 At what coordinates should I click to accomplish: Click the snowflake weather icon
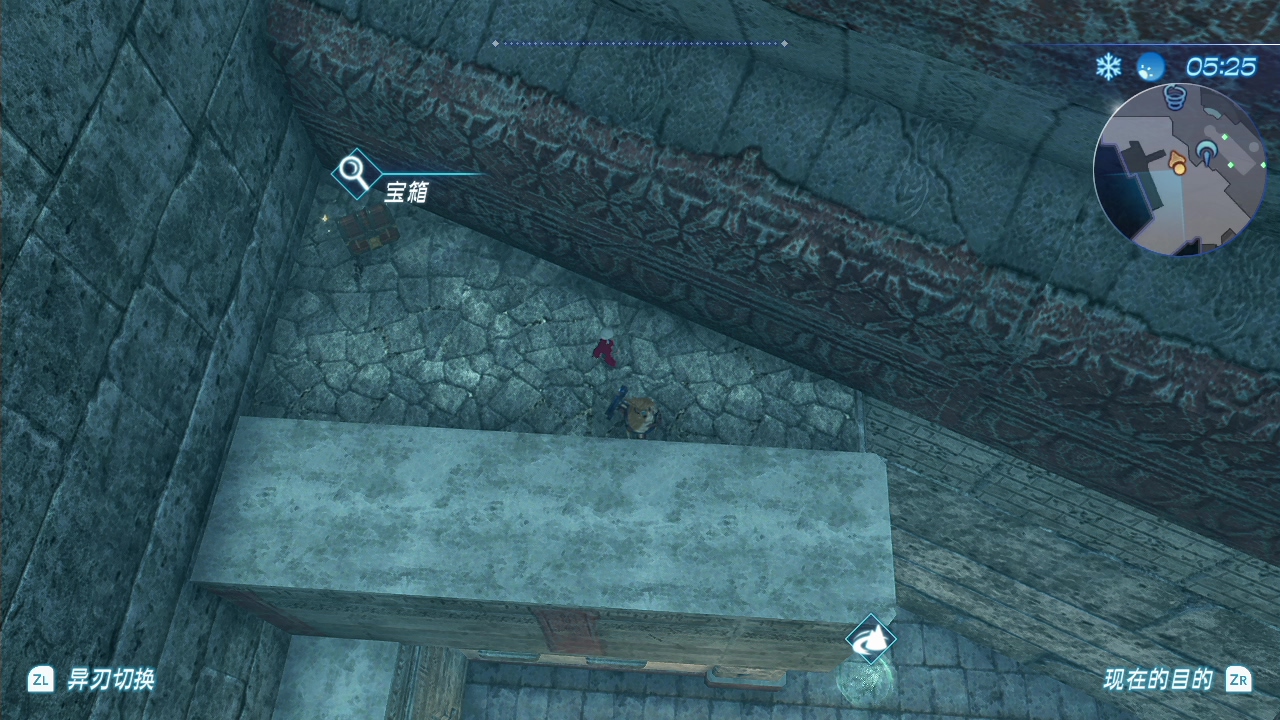coord(1108,67)
